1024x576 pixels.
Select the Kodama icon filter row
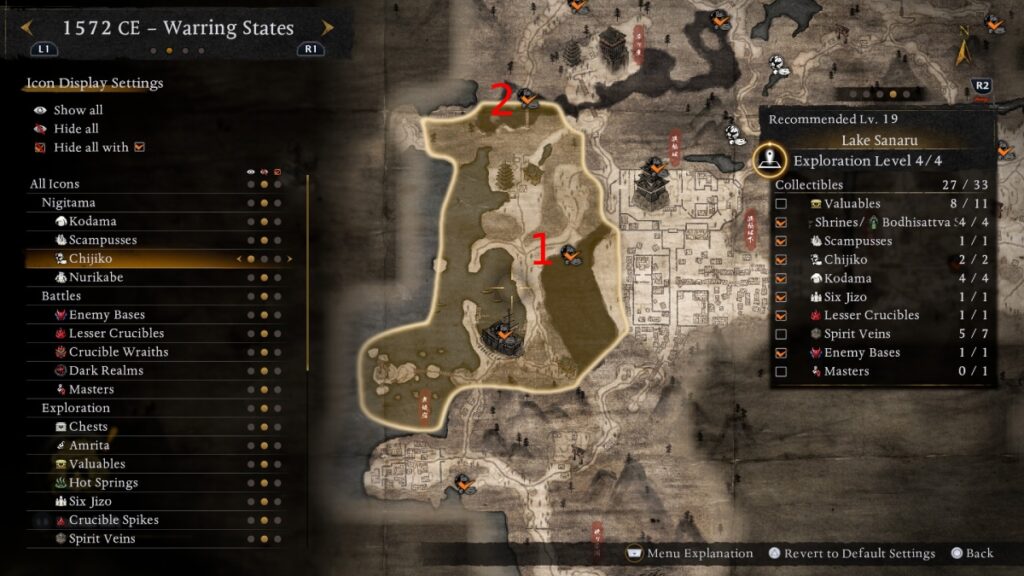coord(92,221)
